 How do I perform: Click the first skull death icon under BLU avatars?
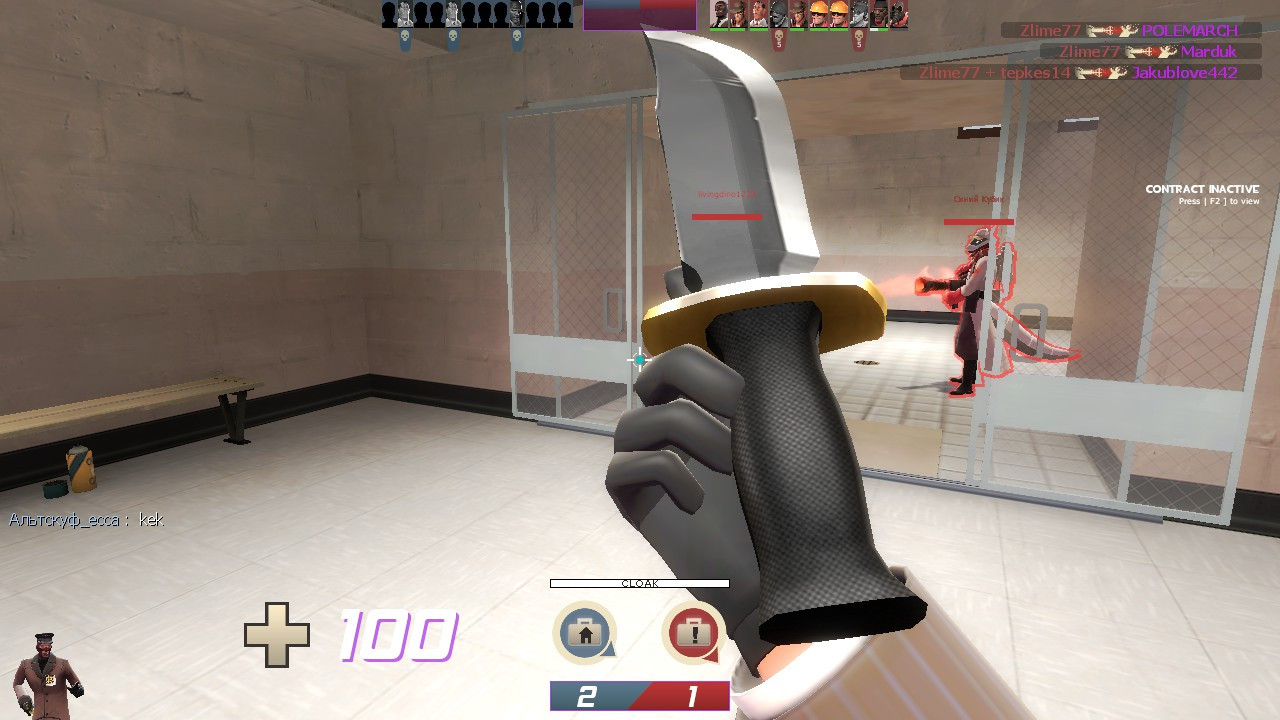405,36
